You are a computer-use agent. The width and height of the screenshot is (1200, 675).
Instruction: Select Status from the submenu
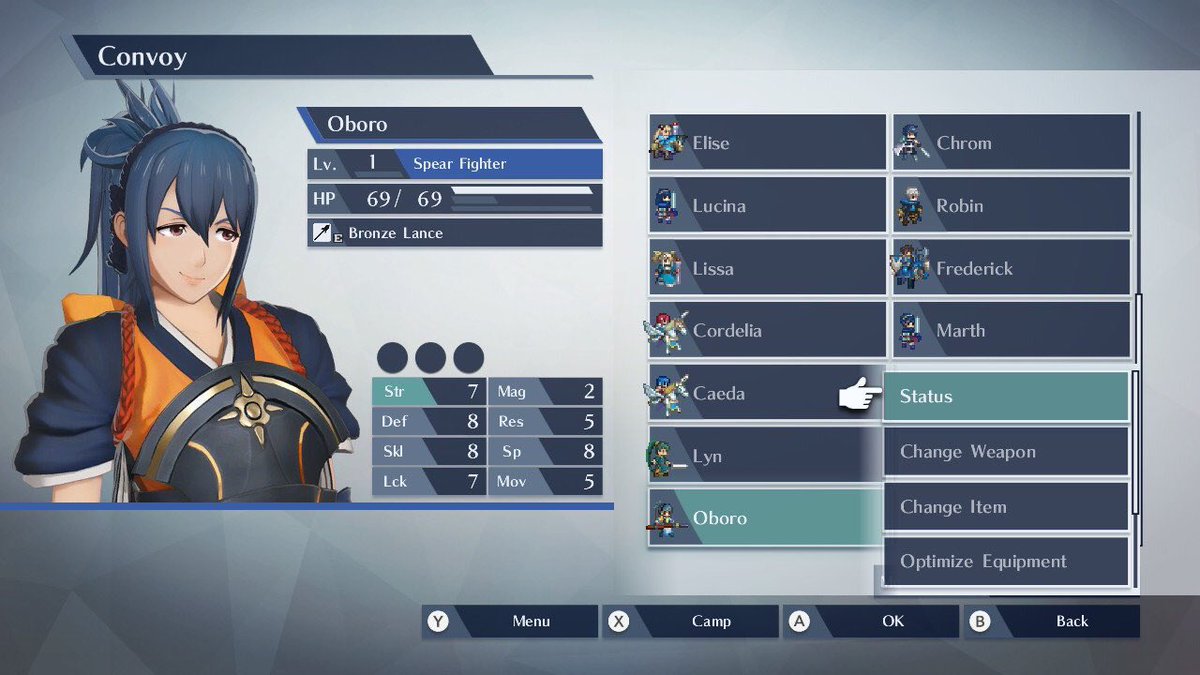coord(1005,397)
